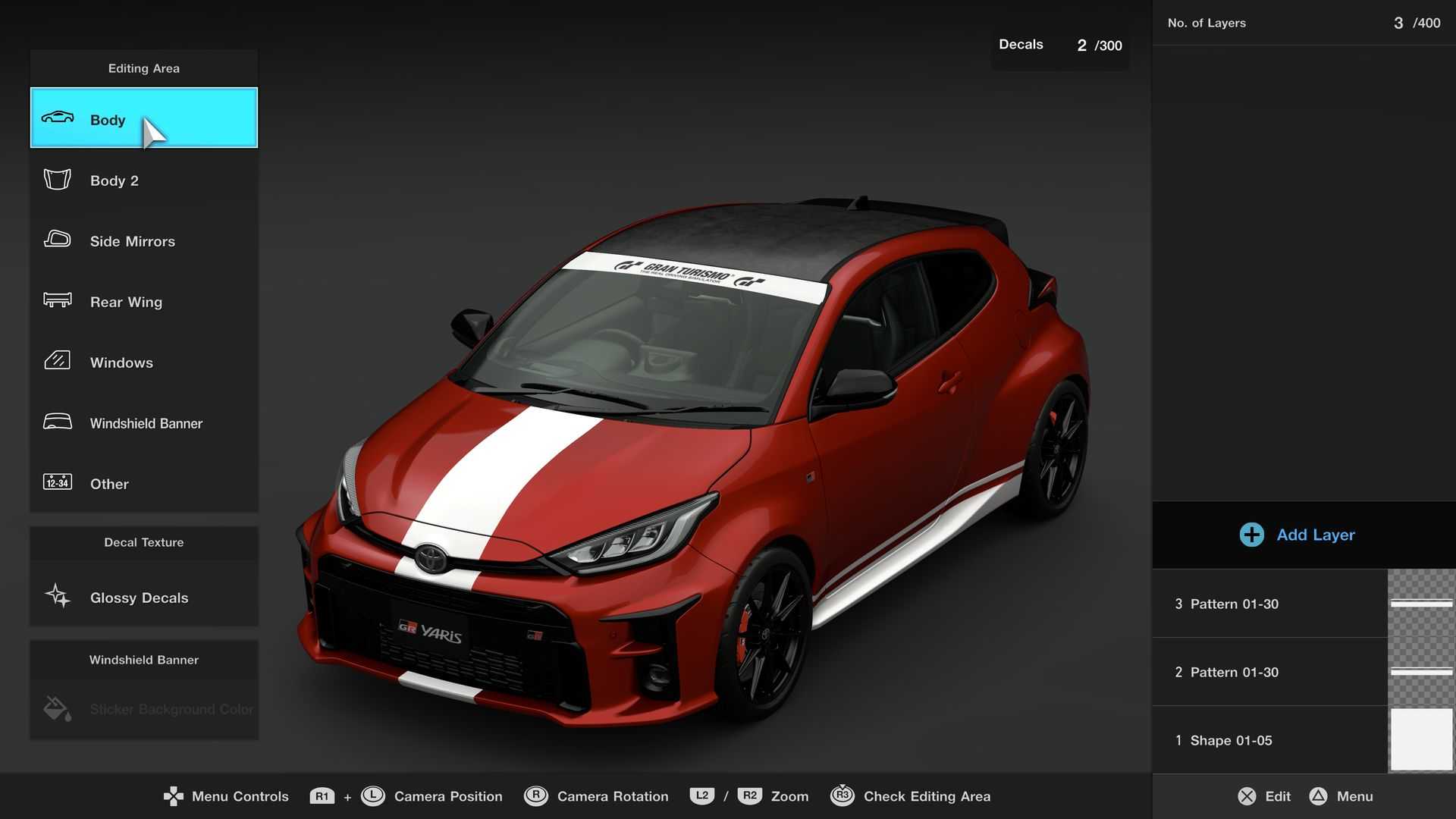The width and height of the screenshot is (1456, 819).
Task: Switch editing area to Windshield Banner
Action: pos(144,422)
